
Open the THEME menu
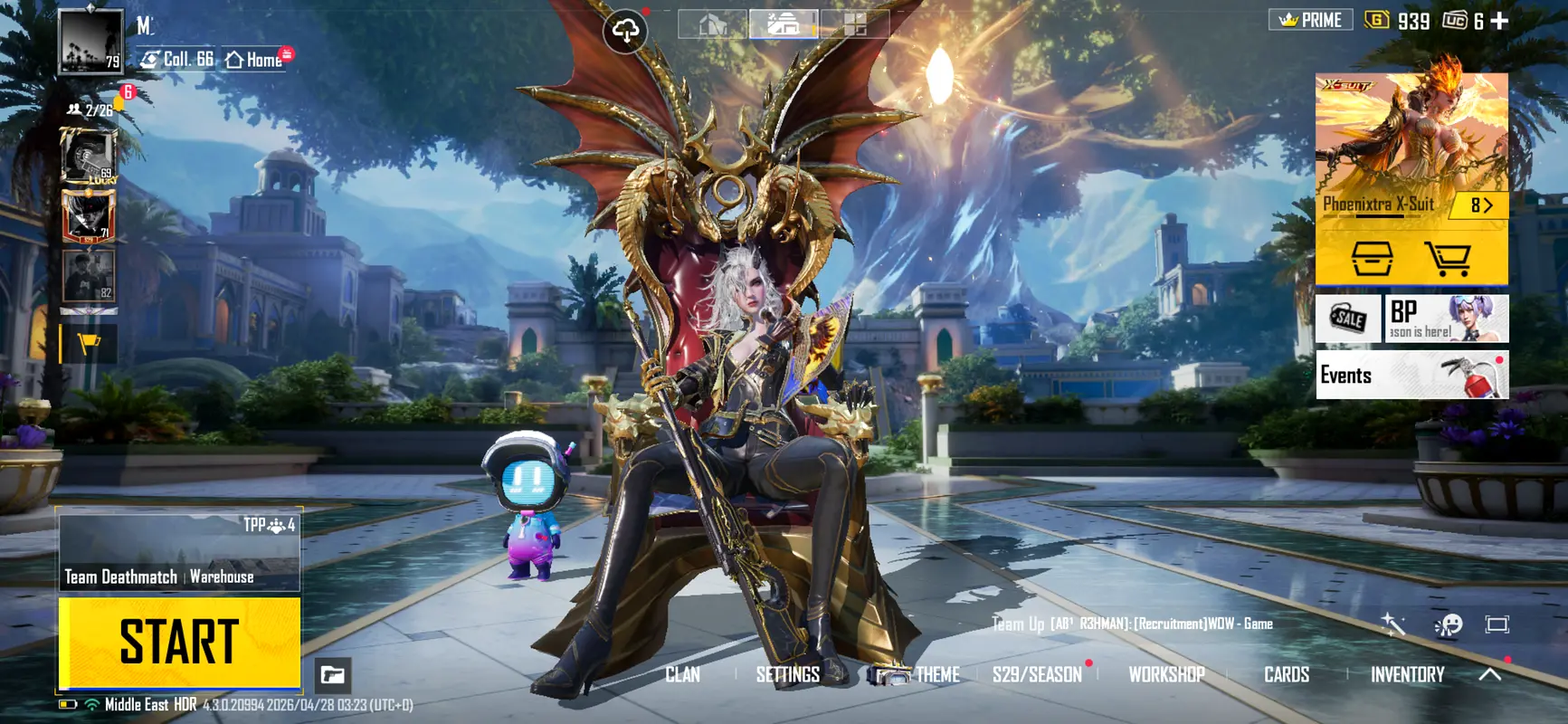pyautogui.click(x=936, y=674)
